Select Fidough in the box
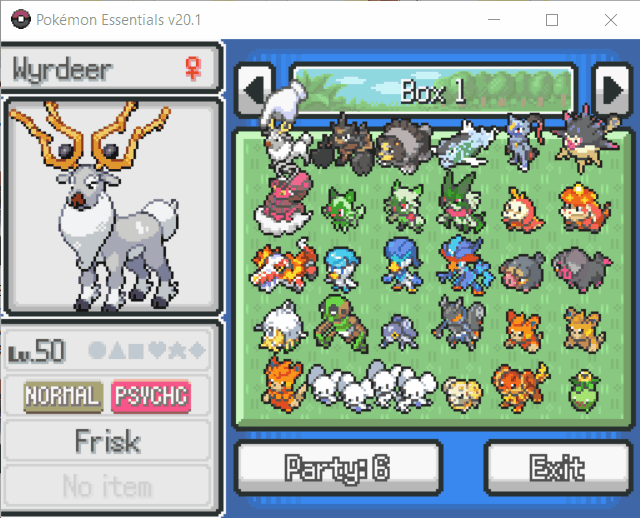Screen dimensions: 640x518 (x=460, y=391)
